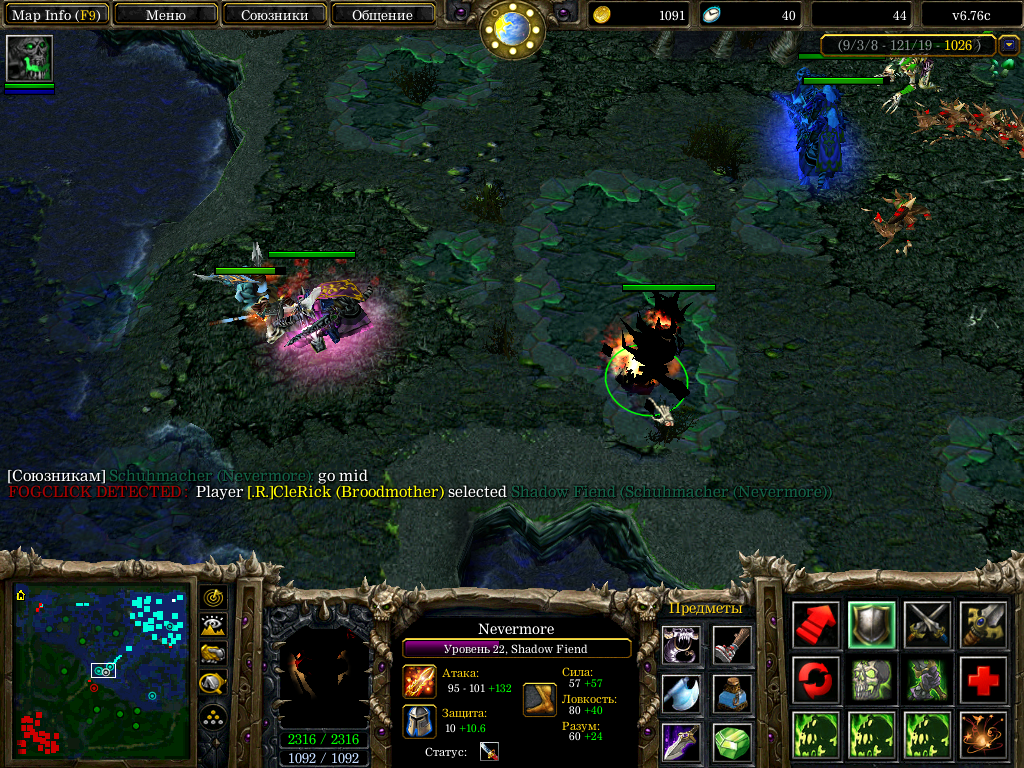Use the bottle item in the inventory
Screen dimensions: 1024x768
733,694
